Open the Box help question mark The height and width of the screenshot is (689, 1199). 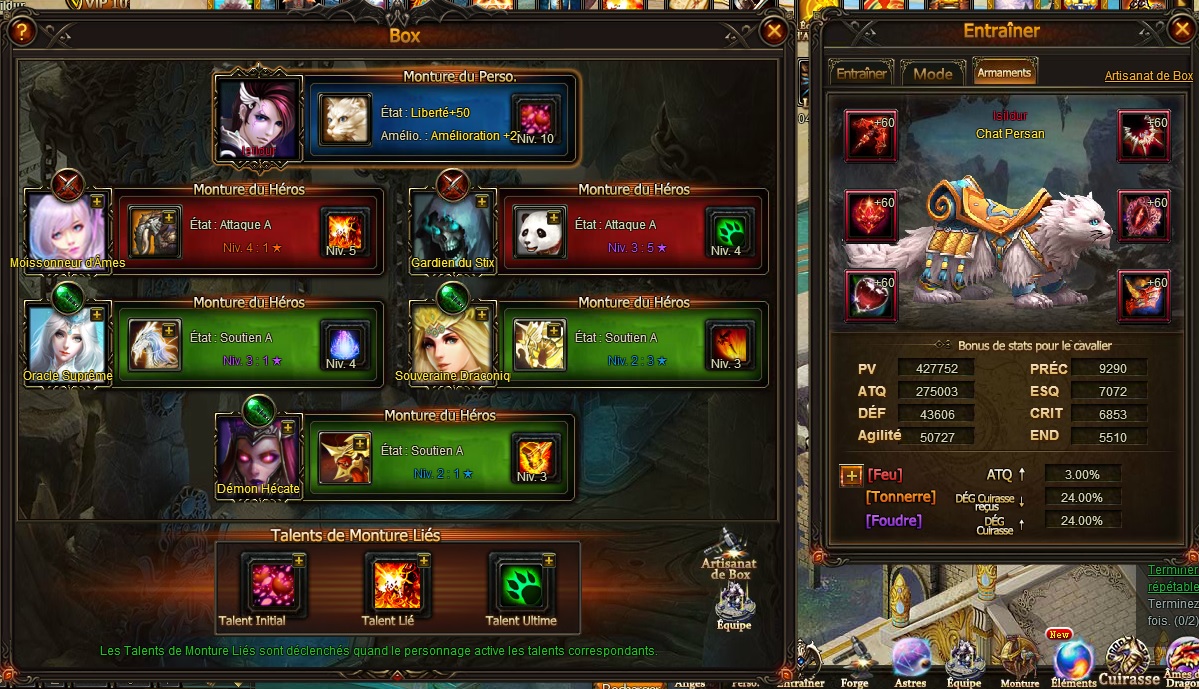[x=22, y=32]
